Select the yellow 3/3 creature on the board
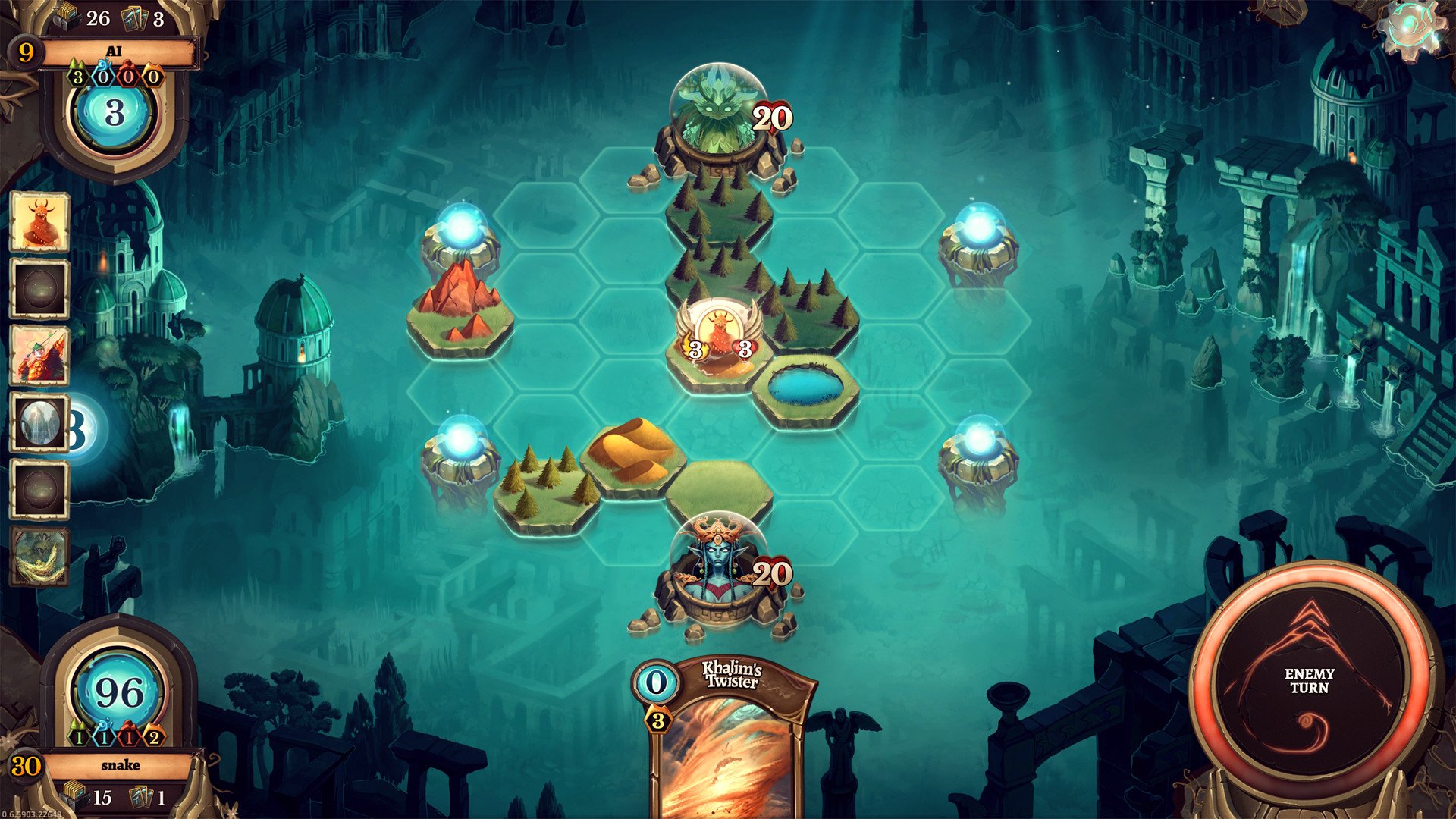The height and width of the screenshot is (819, 1456). click(718, 328)
